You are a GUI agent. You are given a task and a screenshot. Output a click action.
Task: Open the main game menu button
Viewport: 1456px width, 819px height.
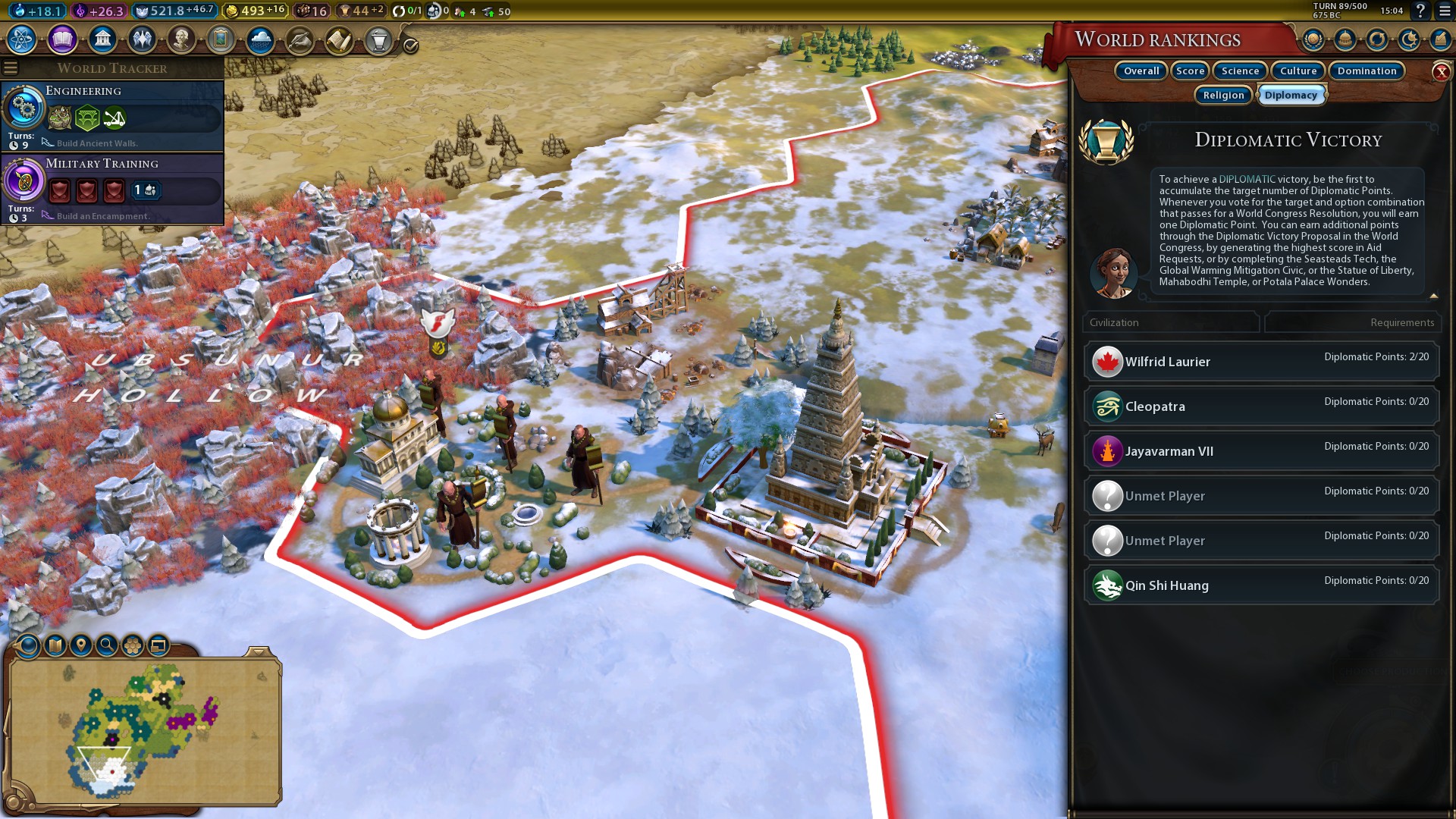(x=1445, y=11)
